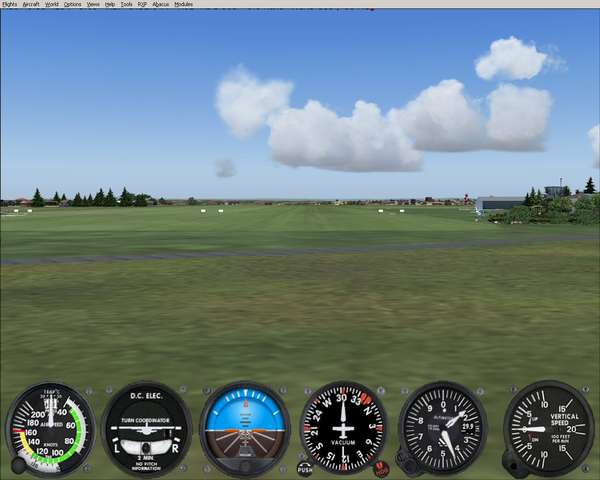
Task: Open the Aircraft menu
Action: [x=31, y=4]
